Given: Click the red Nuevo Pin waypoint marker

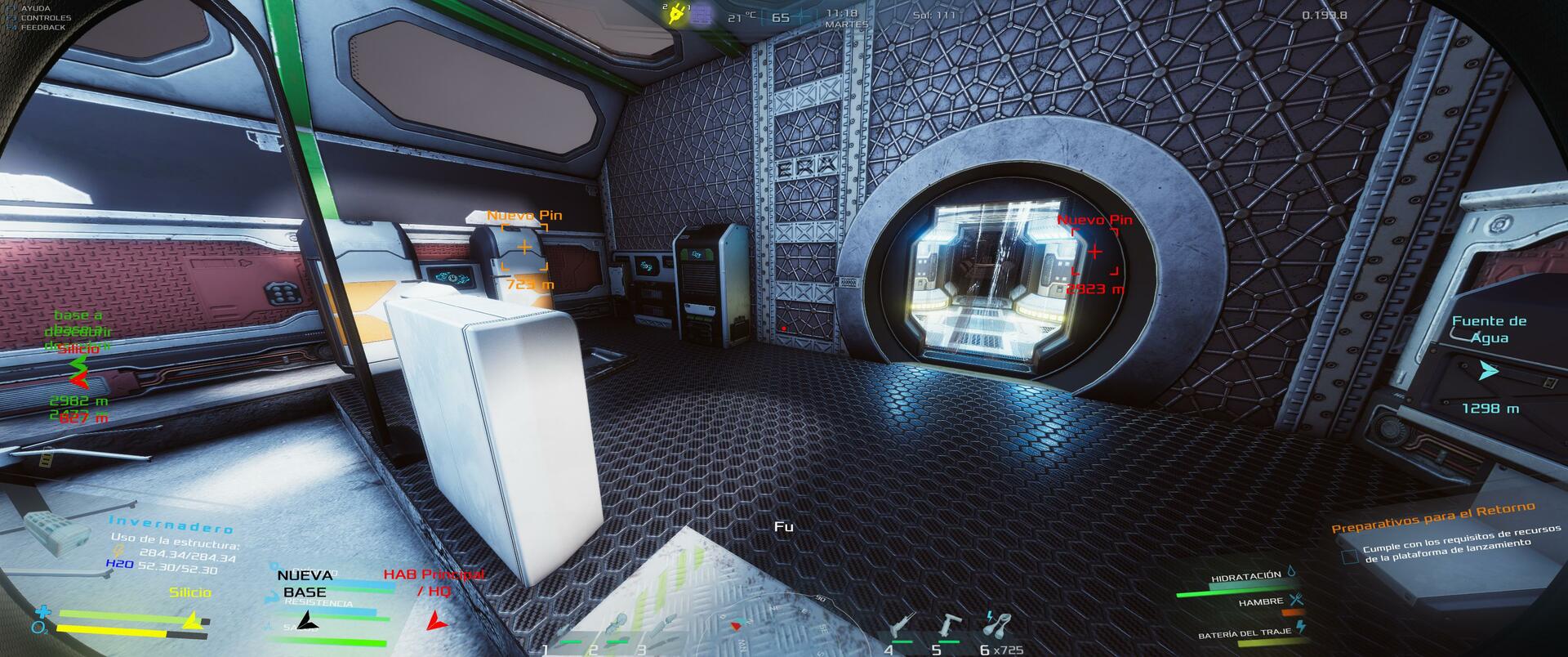Looking at the screenshot, I should tap(1094, 252).
